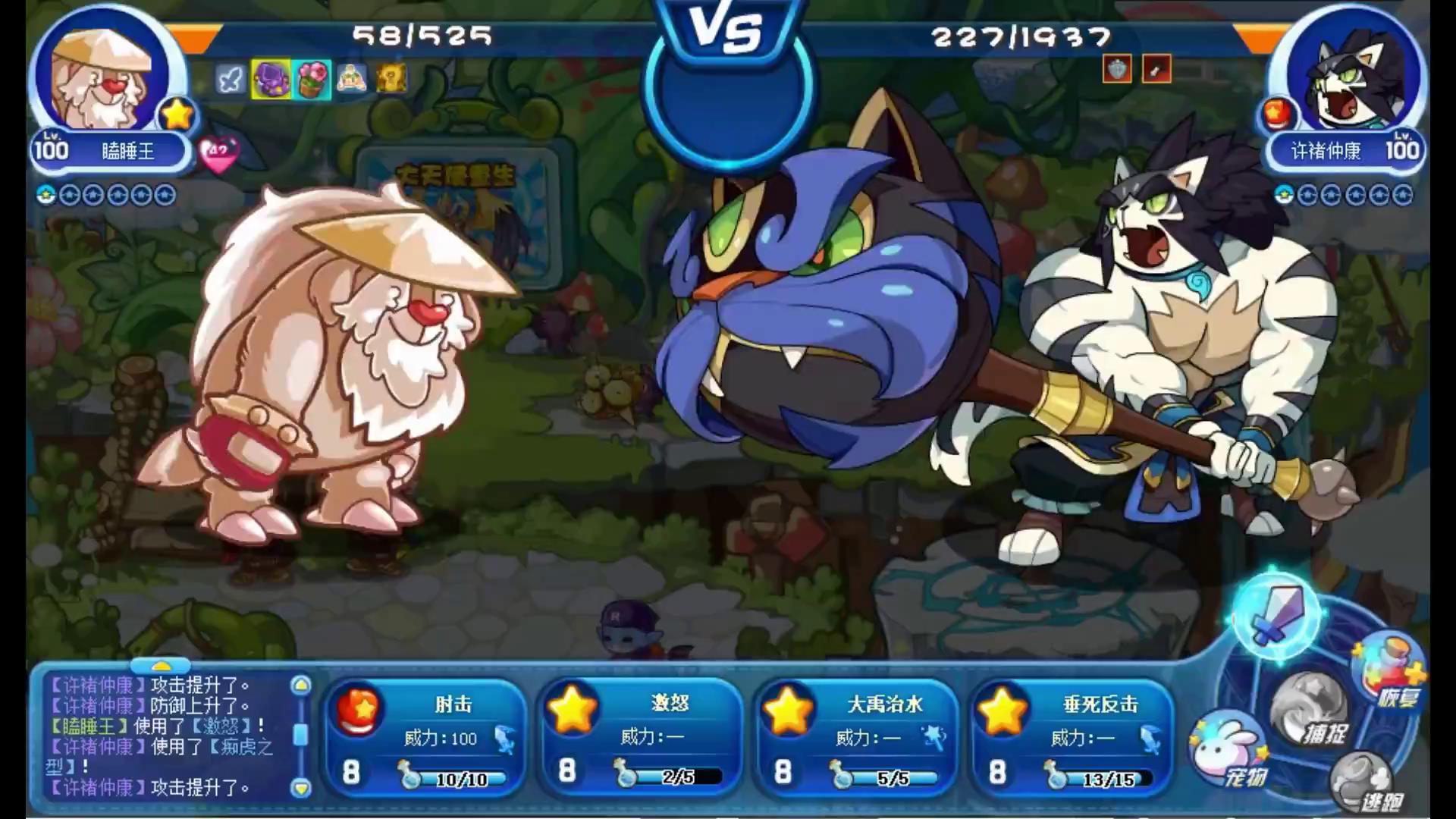The width and height of the screenshot is (1456, 819).
Task: Check the grey sword status icon
Action: [x=230, y=80]
